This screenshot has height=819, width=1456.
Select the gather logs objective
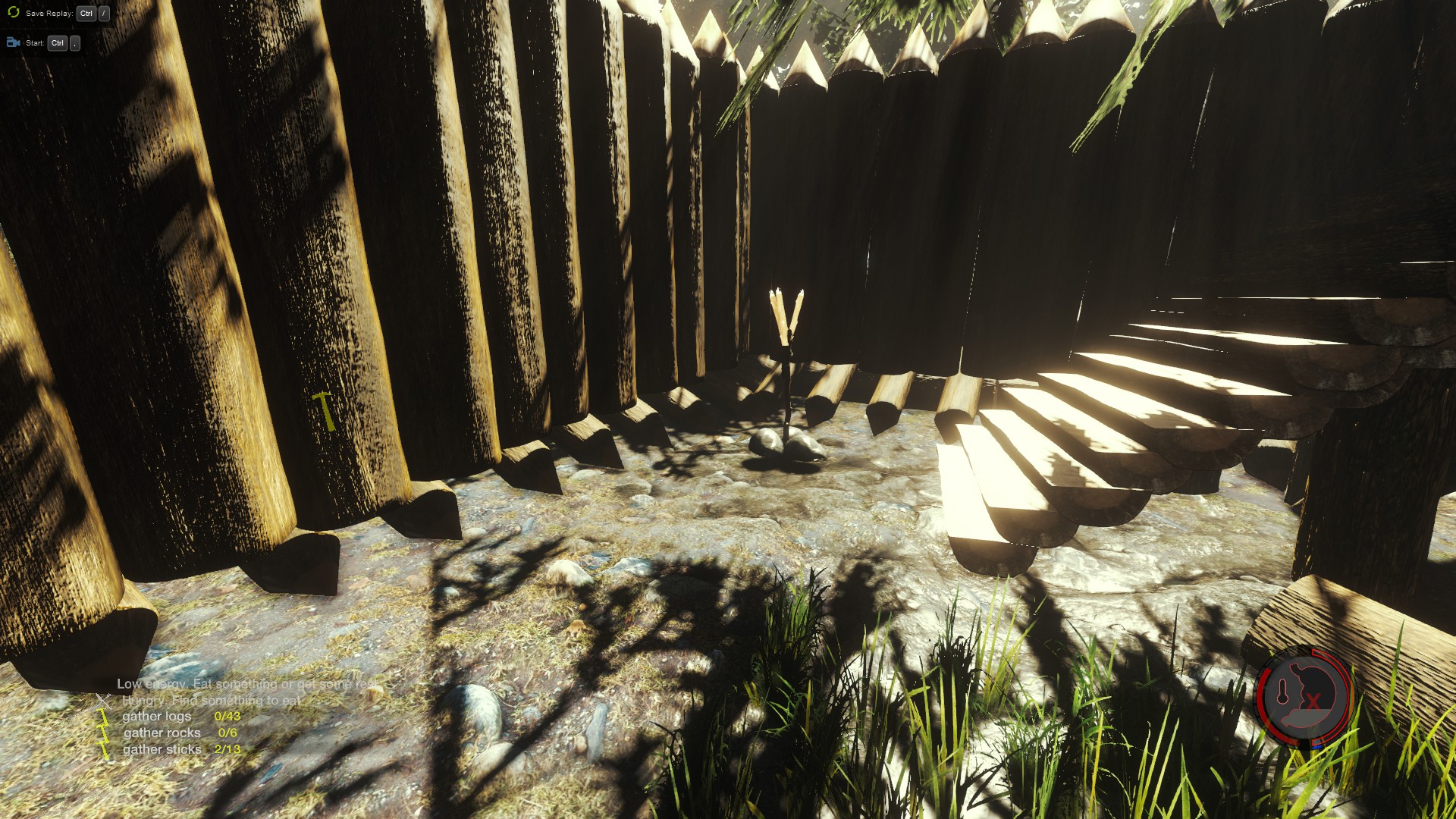[x=157, y=716]
